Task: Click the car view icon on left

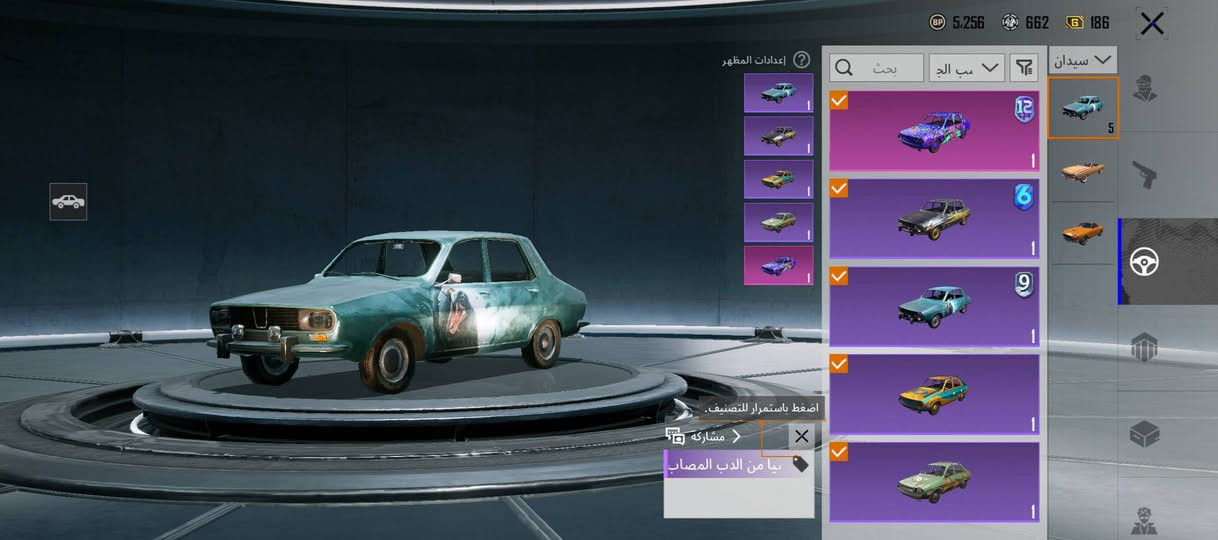Action: (x=68, y=201)
